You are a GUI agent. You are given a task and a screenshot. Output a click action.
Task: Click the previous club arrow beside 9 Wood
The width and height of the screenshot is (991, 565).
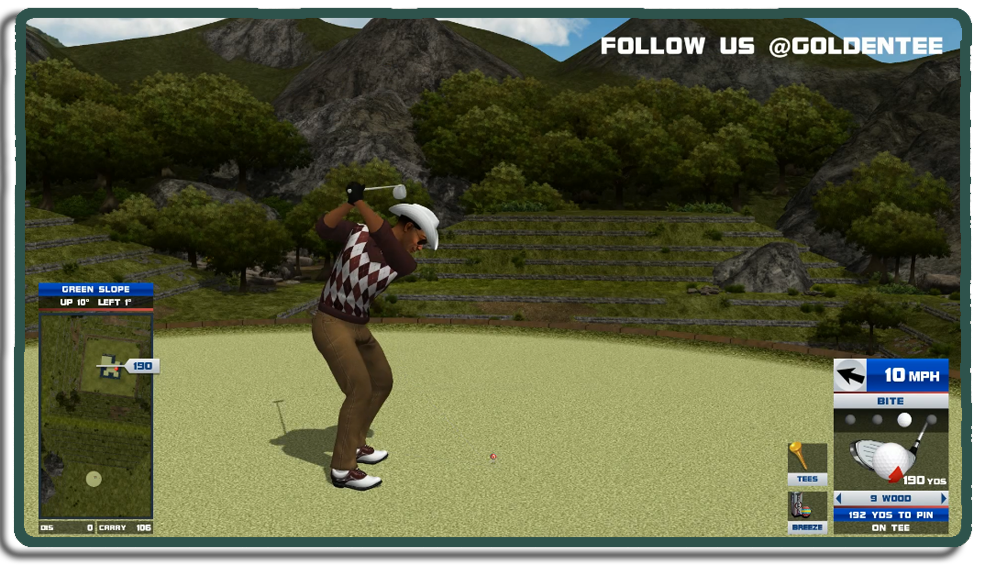coord(839,498)
